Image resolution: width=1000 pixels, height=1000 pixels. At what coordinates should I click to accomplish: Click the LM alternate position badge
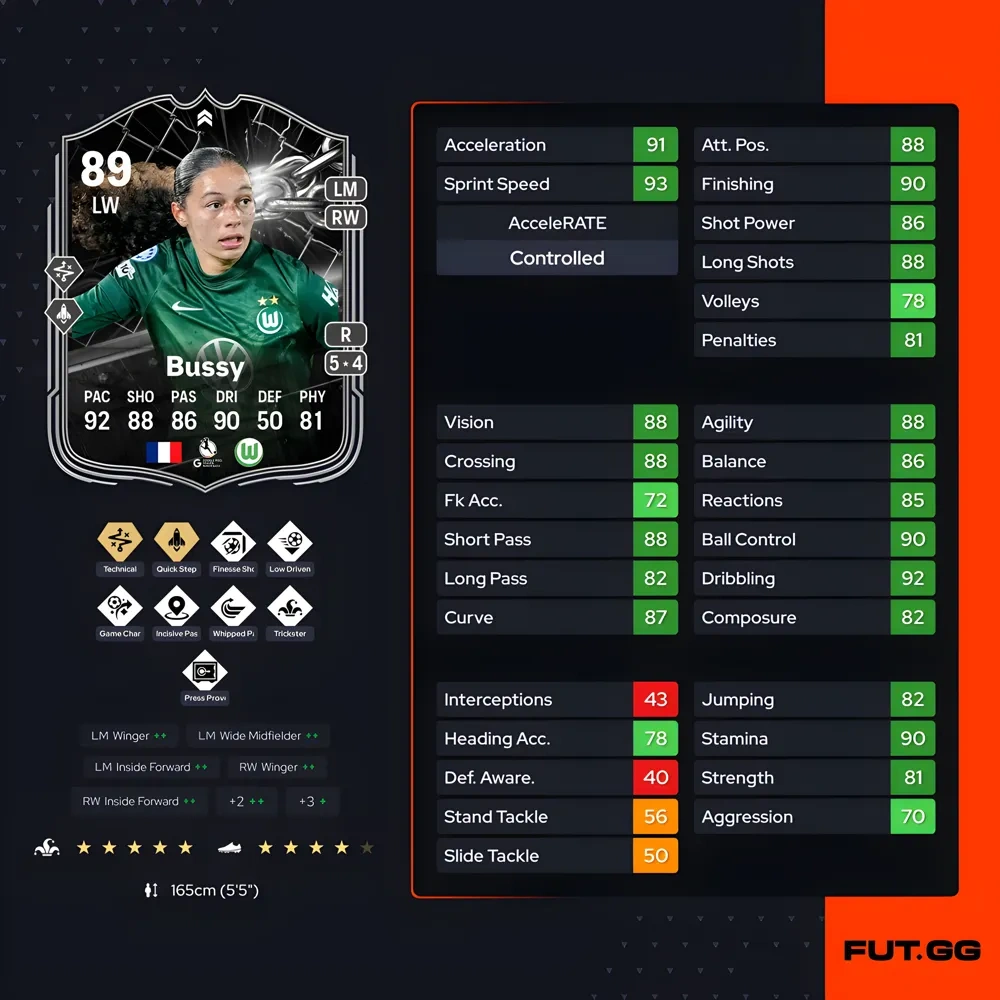(345, 189)
